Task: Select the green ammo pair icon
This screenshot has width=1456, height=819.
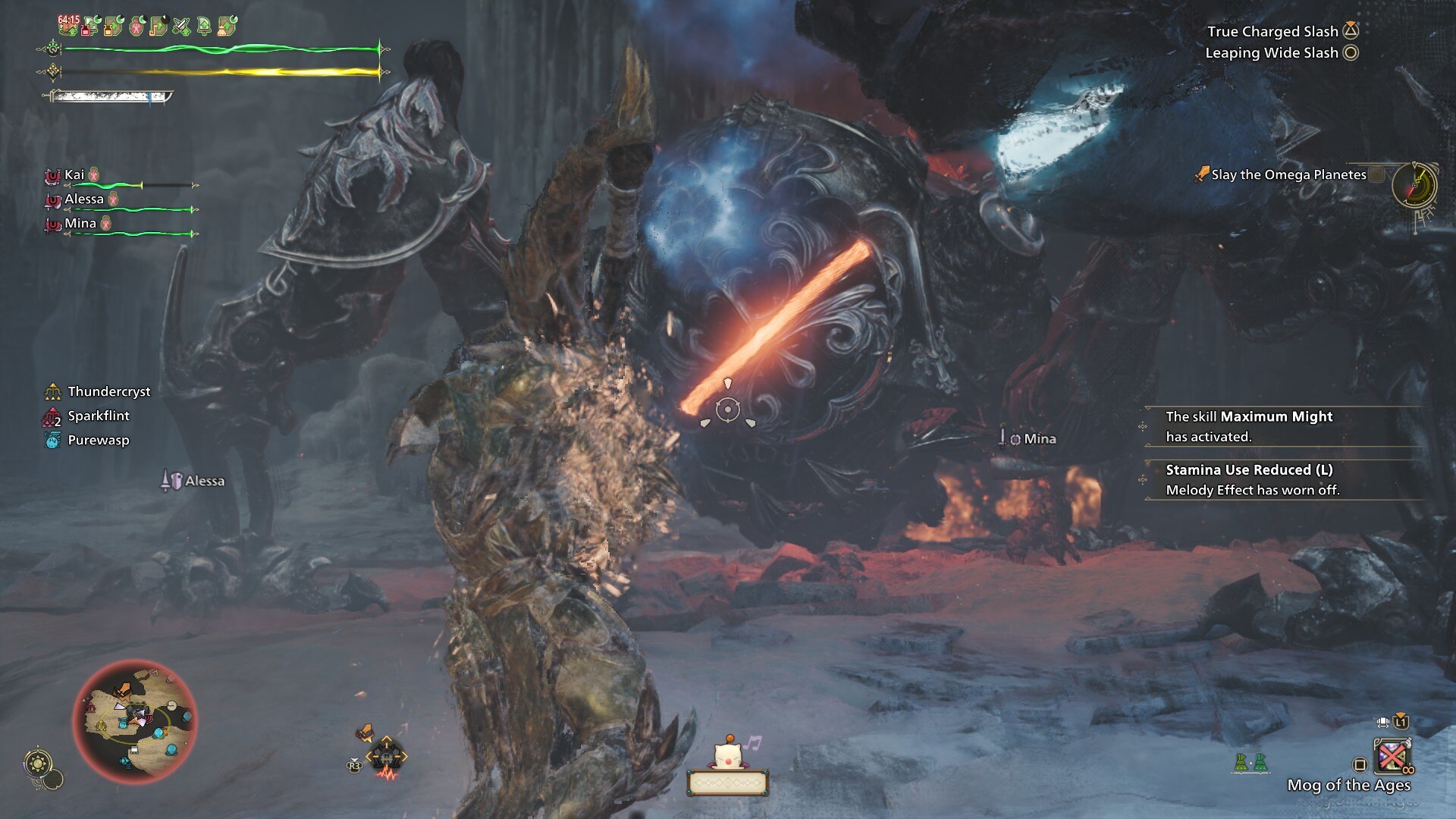Action: tap(1250, 762)
